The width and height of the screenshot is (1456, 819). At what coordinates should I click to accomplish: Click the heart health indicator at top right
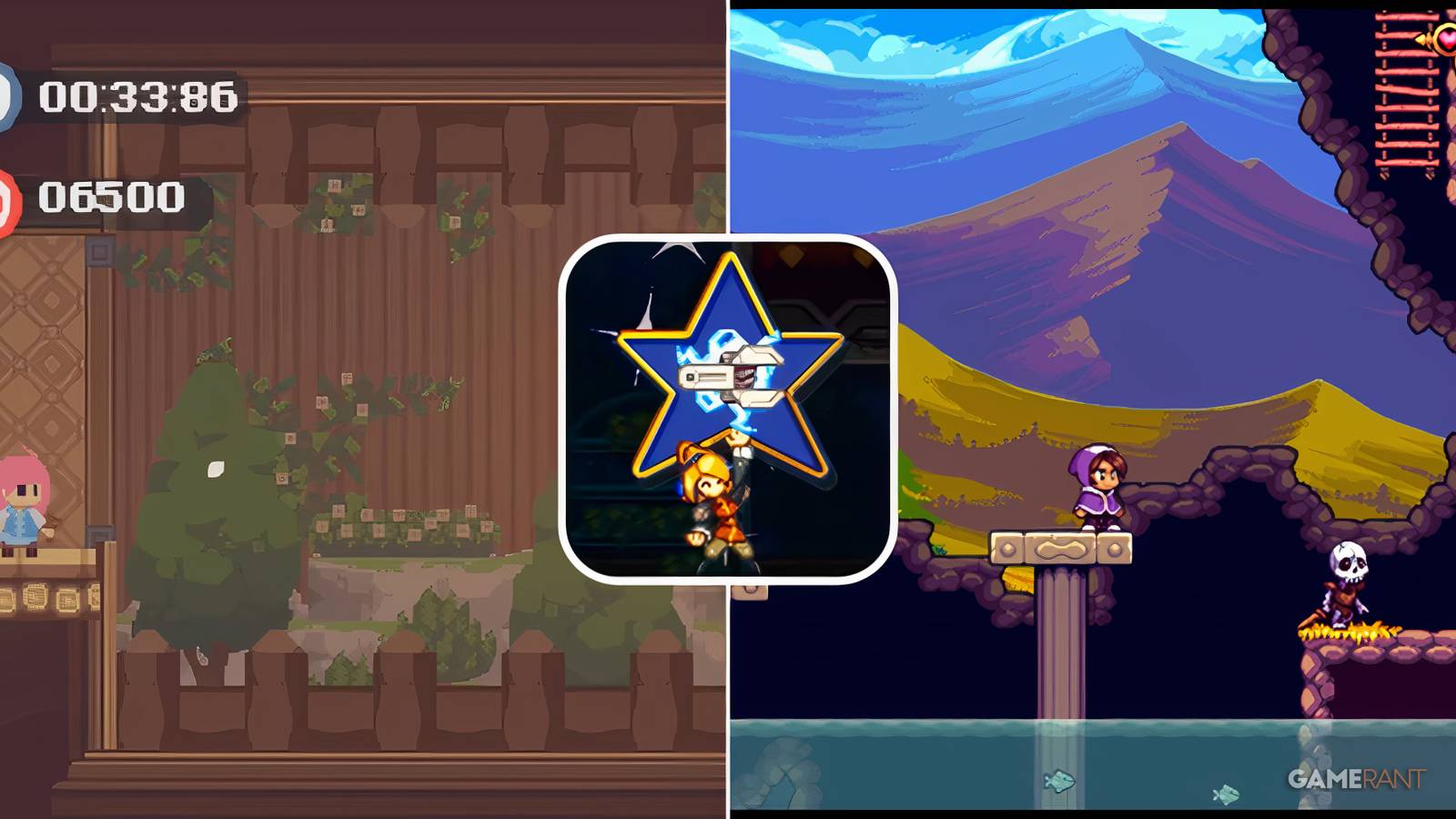(1446, 38)
